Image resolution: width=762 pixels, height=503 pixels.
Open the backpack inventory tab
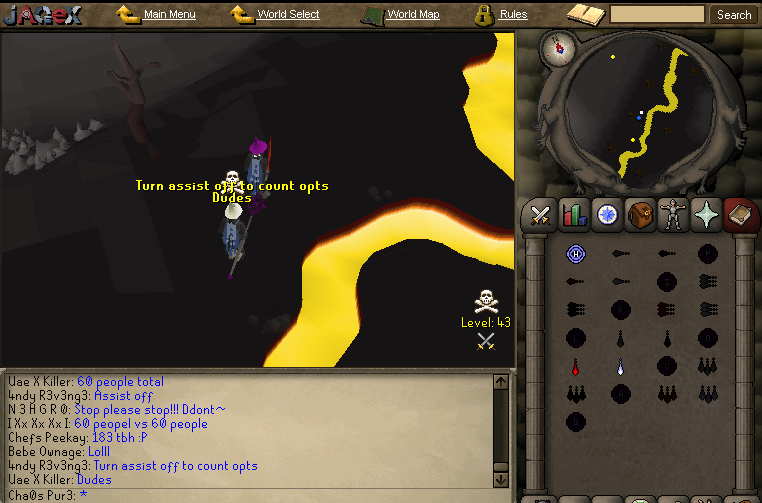coord(640,214)
